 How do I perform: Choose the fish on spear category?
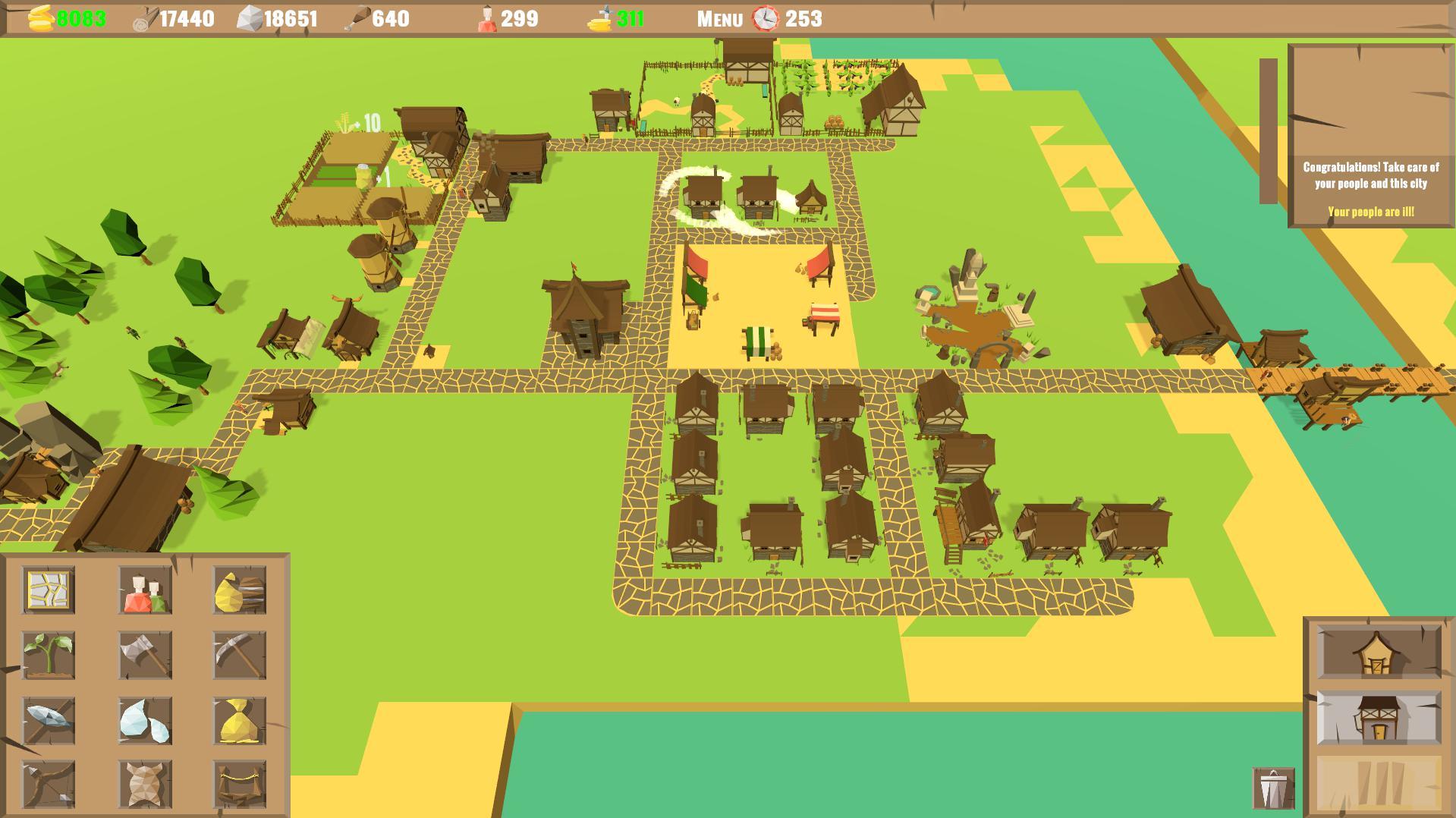pos(48,720)
